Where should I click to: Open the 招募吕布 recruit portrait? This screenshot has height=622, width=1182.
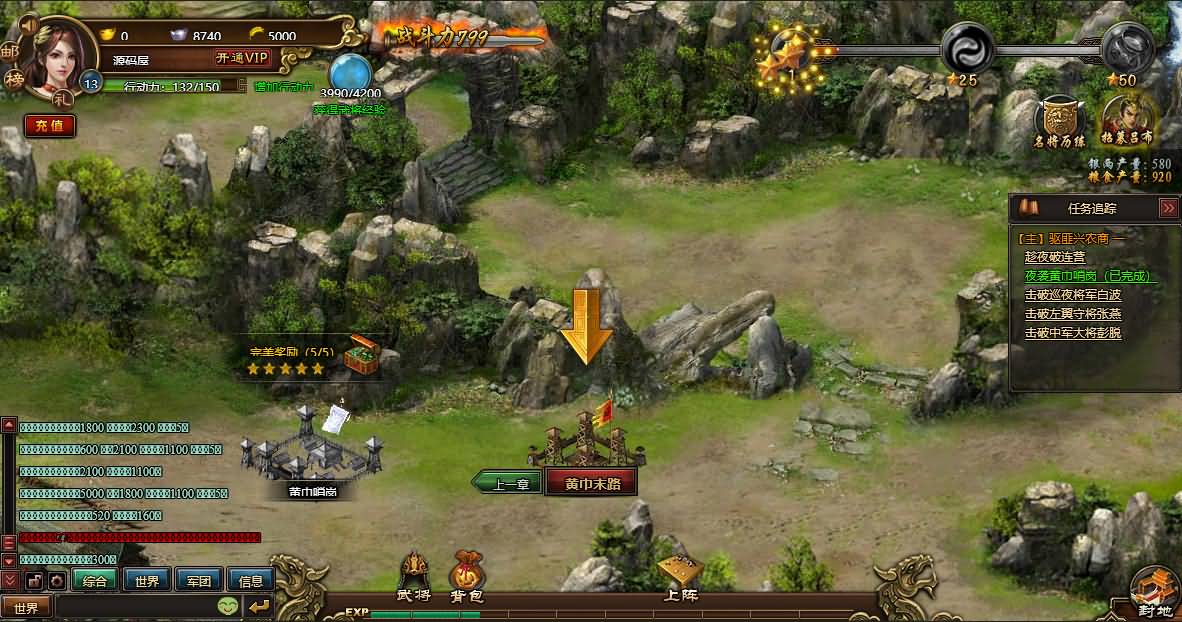pyautogui.click(x=1127, y=118)
